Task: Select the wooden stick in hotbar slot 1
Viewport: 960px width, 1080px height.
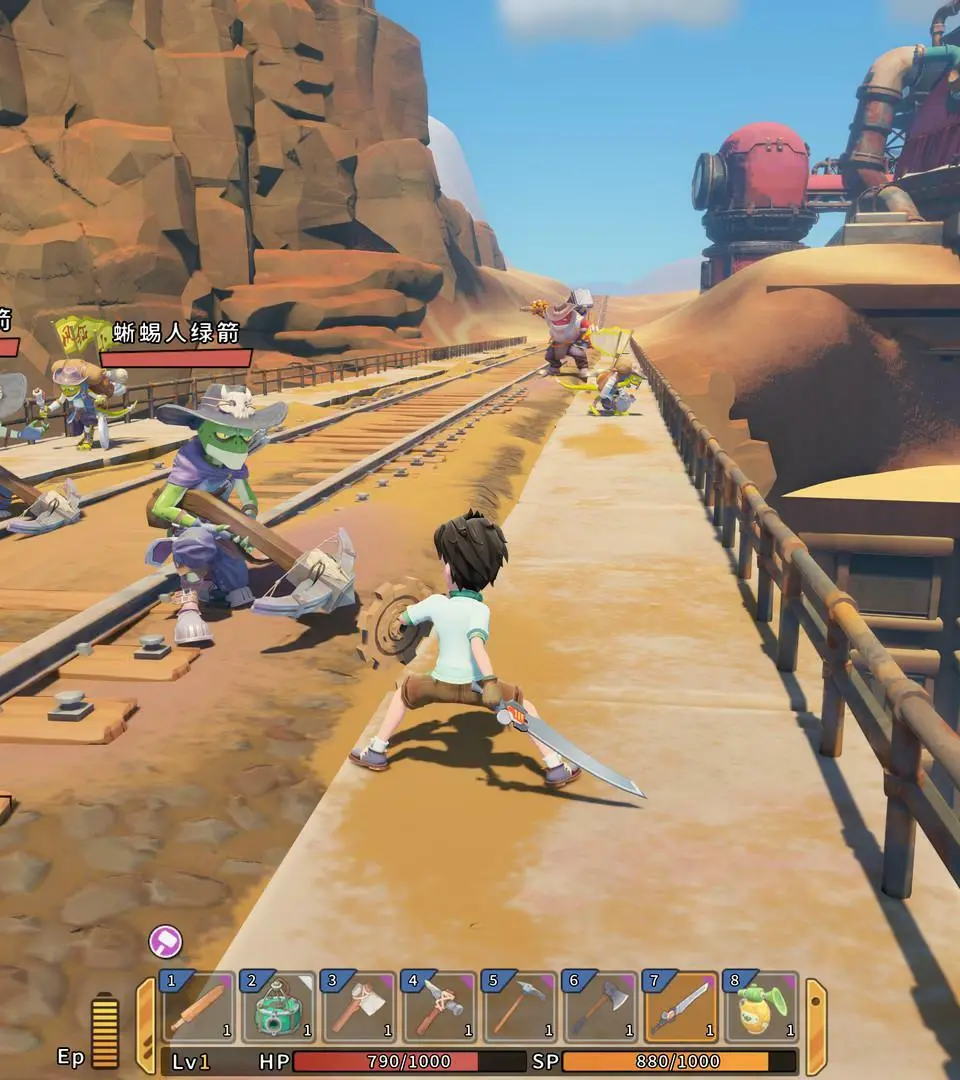Action: (x=198, y=1007)
